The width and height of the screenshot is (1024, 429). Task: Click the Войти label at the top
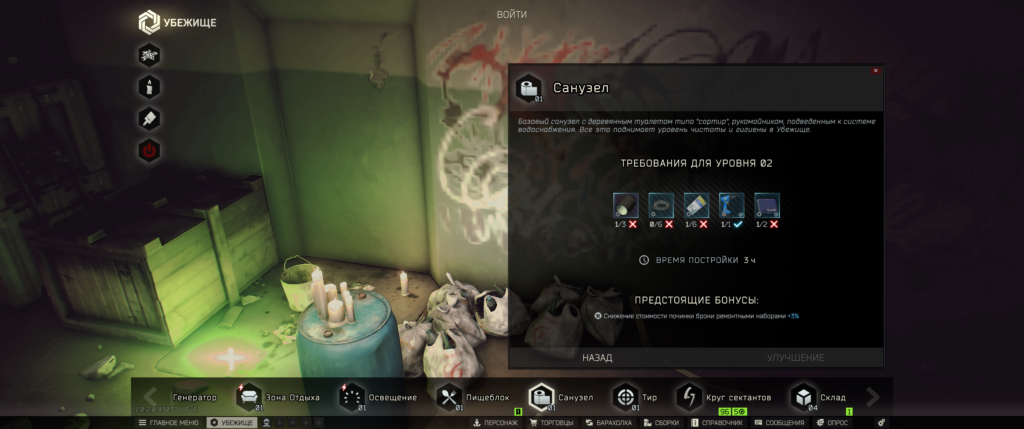511,14
